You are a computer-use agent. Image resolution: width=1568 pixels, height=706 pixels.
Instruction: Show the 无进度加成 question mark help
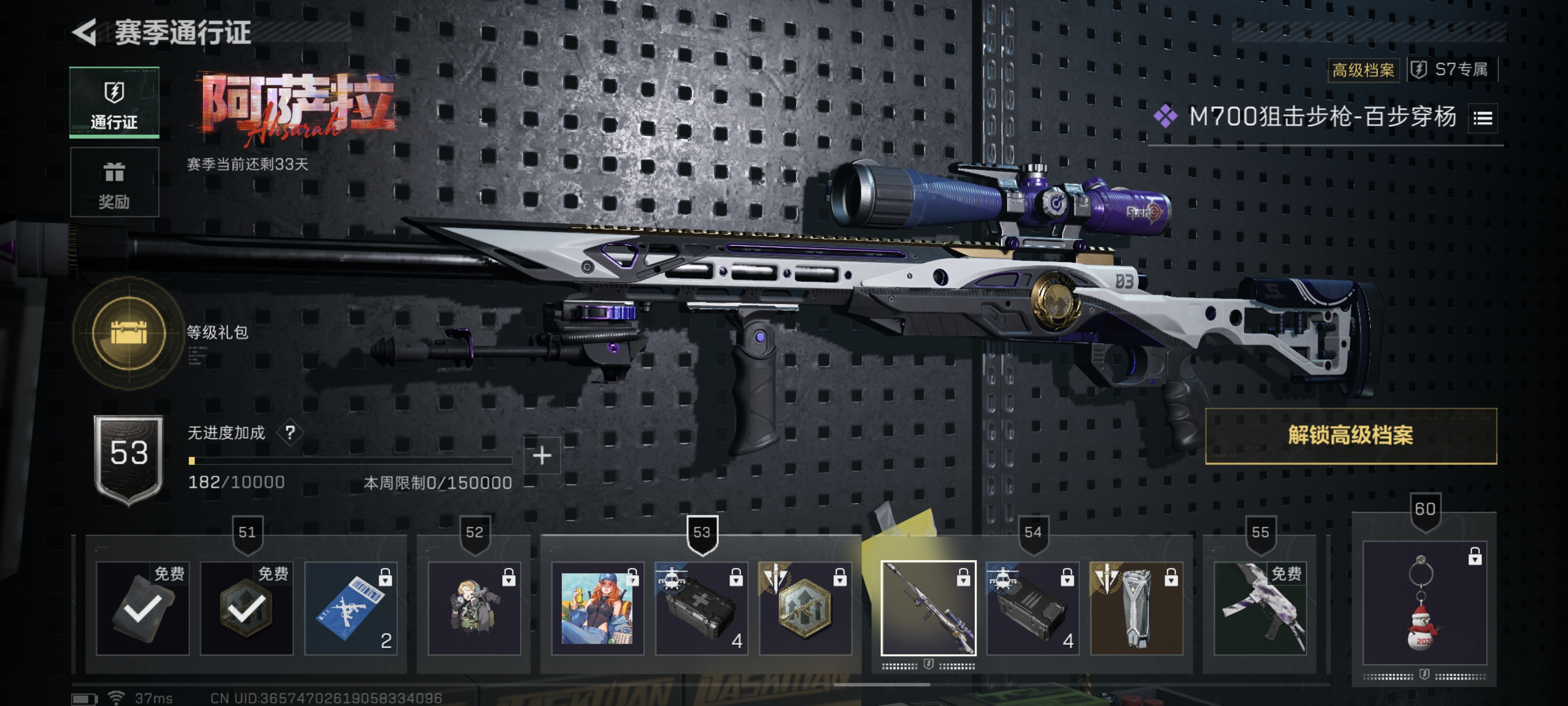click(x=291, y=432)
